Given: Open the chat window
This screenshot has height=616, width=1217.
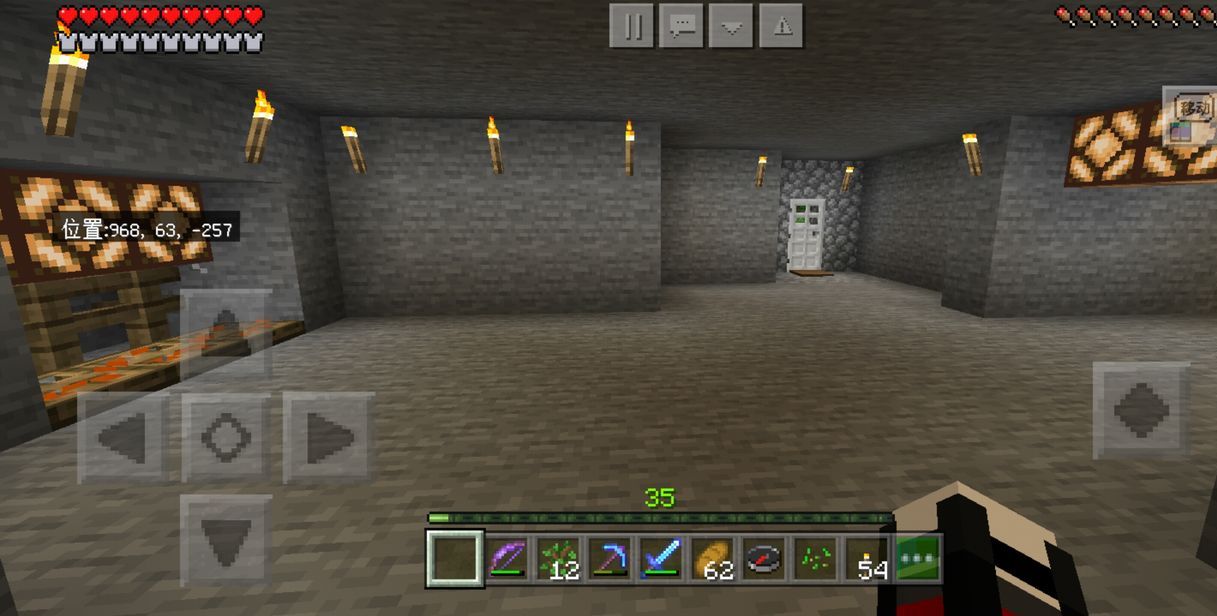Looking at the screenshot, I should [682, 27].
